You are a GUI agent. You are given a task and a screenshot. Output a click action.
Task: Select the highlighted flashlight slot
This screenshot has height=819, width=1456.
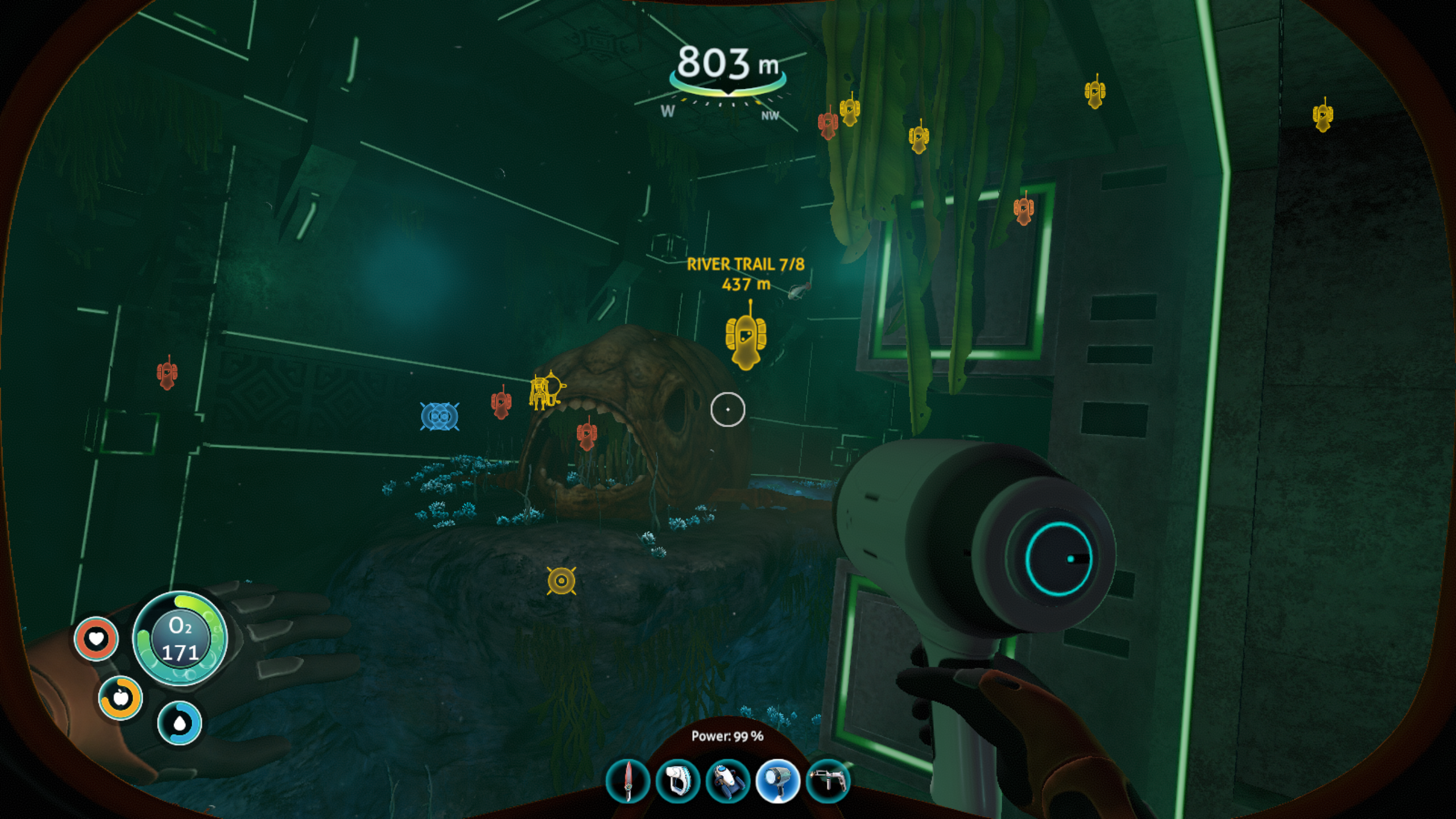(x=777, y=781)
